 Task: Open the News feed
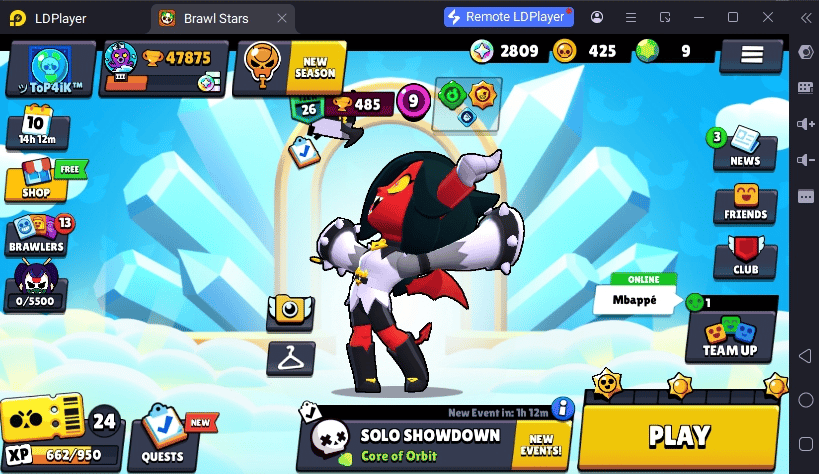tap(745, 148)
